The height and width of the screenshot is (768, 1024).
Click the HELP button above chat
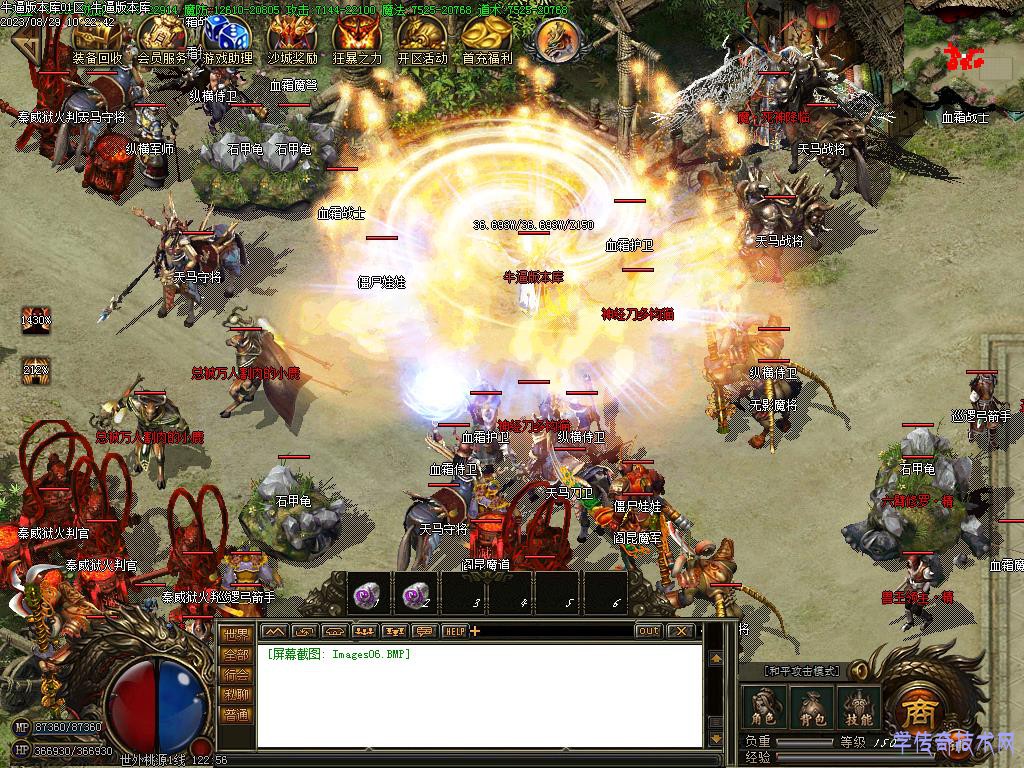(455, 631)
